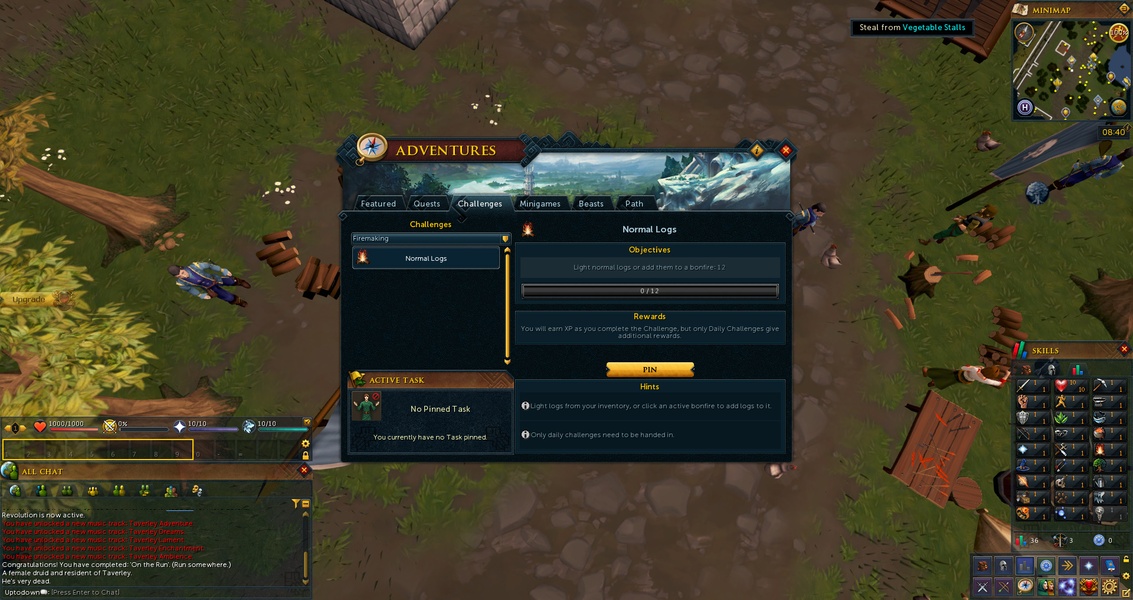This screenshot has height=600, width=1133.
Task: Show the Beasts tab
Action: click(591, 203)
